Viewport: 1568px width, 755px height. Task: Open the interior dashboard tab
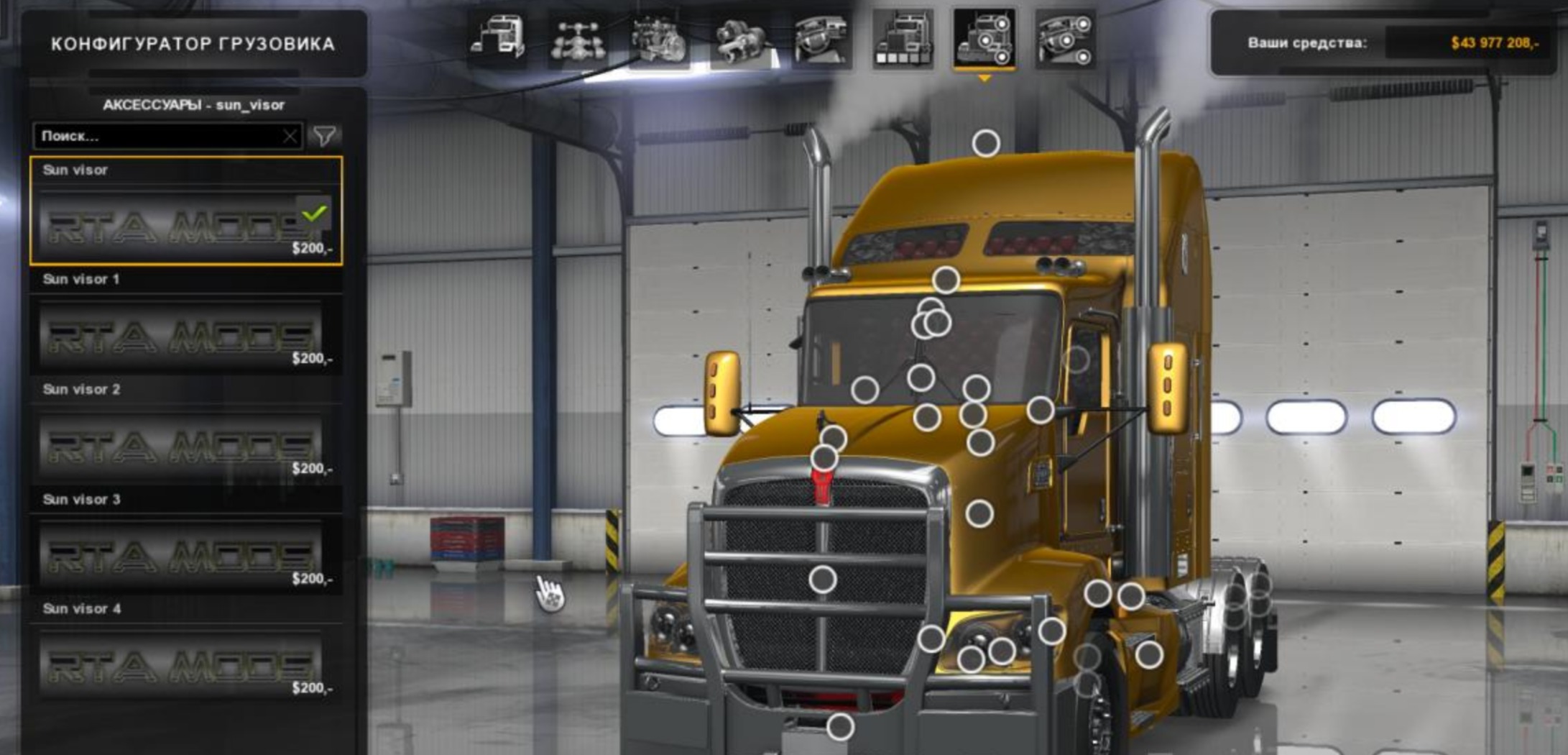tap(821, 39)
